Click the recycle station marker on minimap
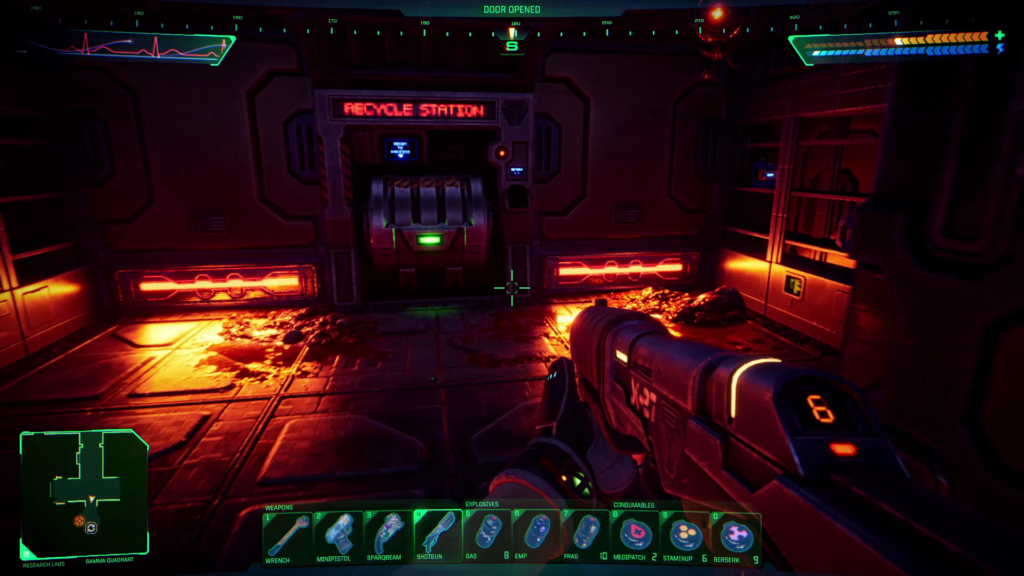 (x=91, y=527)
